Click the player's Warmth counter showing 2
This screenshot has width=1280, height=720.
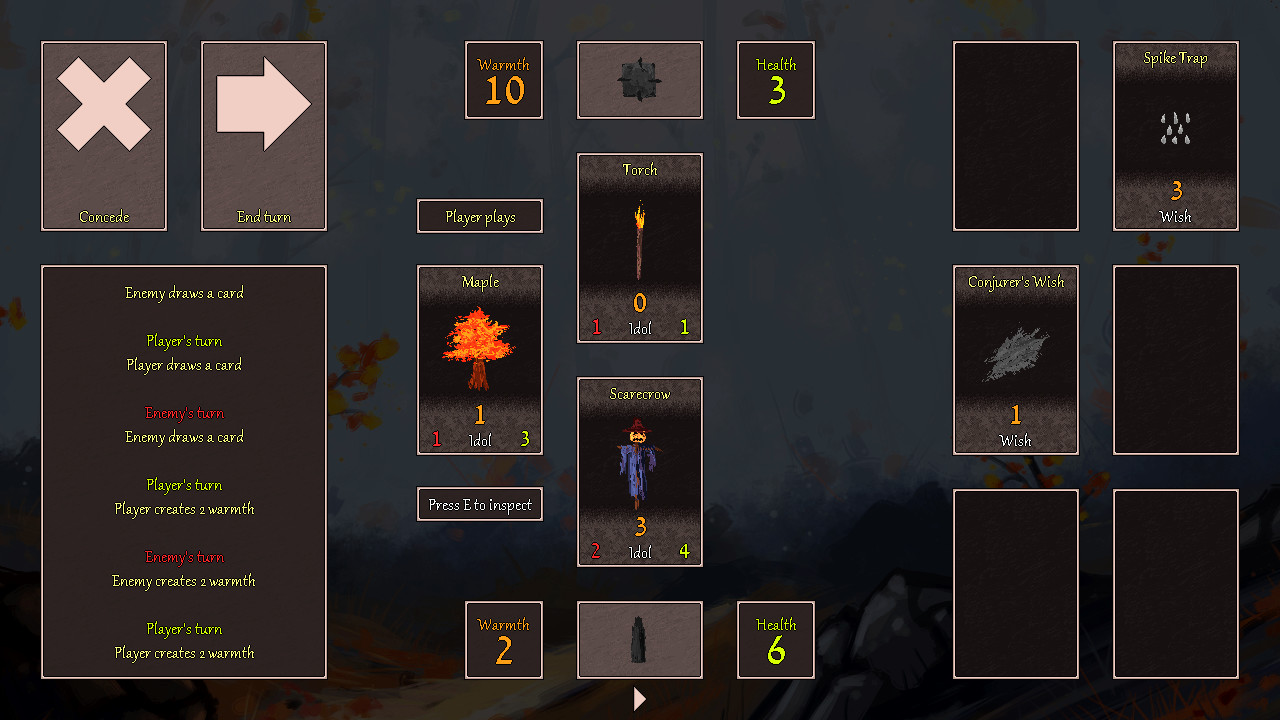coord(503,640)
